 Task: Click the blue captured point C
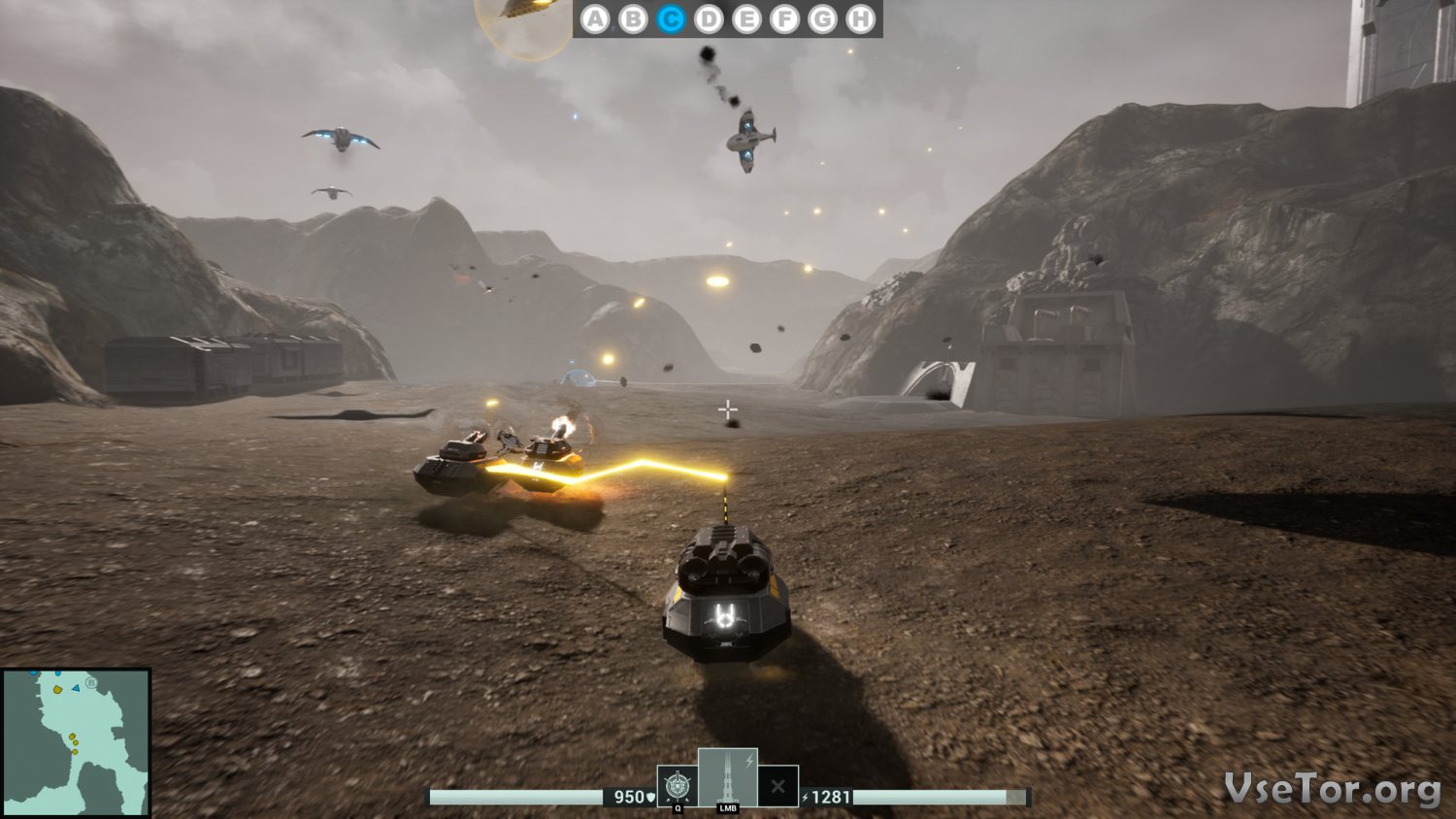671,18
